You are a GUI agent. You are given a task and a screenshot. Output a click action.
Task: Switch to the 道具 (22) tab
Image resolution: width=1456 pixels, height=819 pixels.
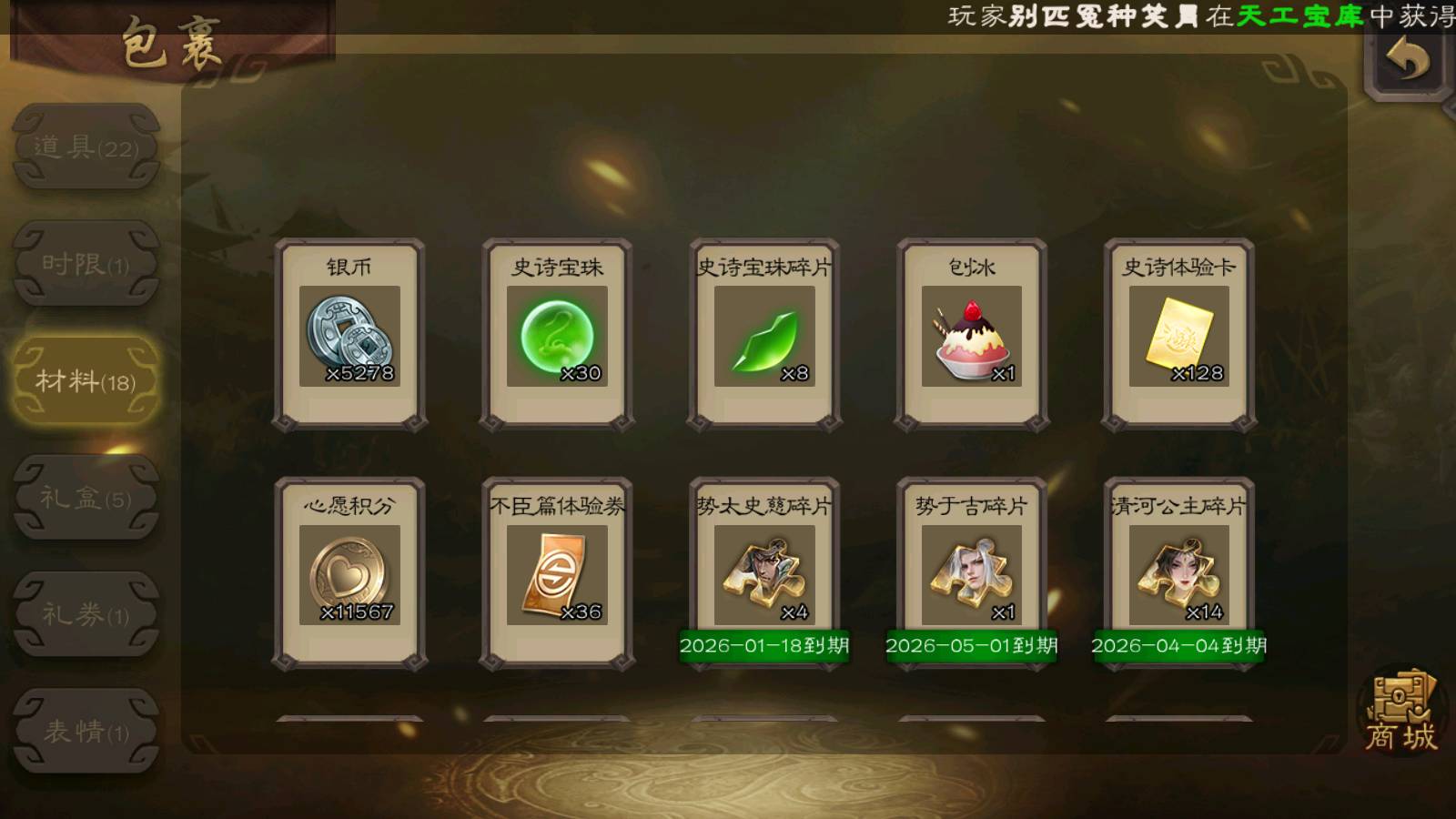coord(86,147)
